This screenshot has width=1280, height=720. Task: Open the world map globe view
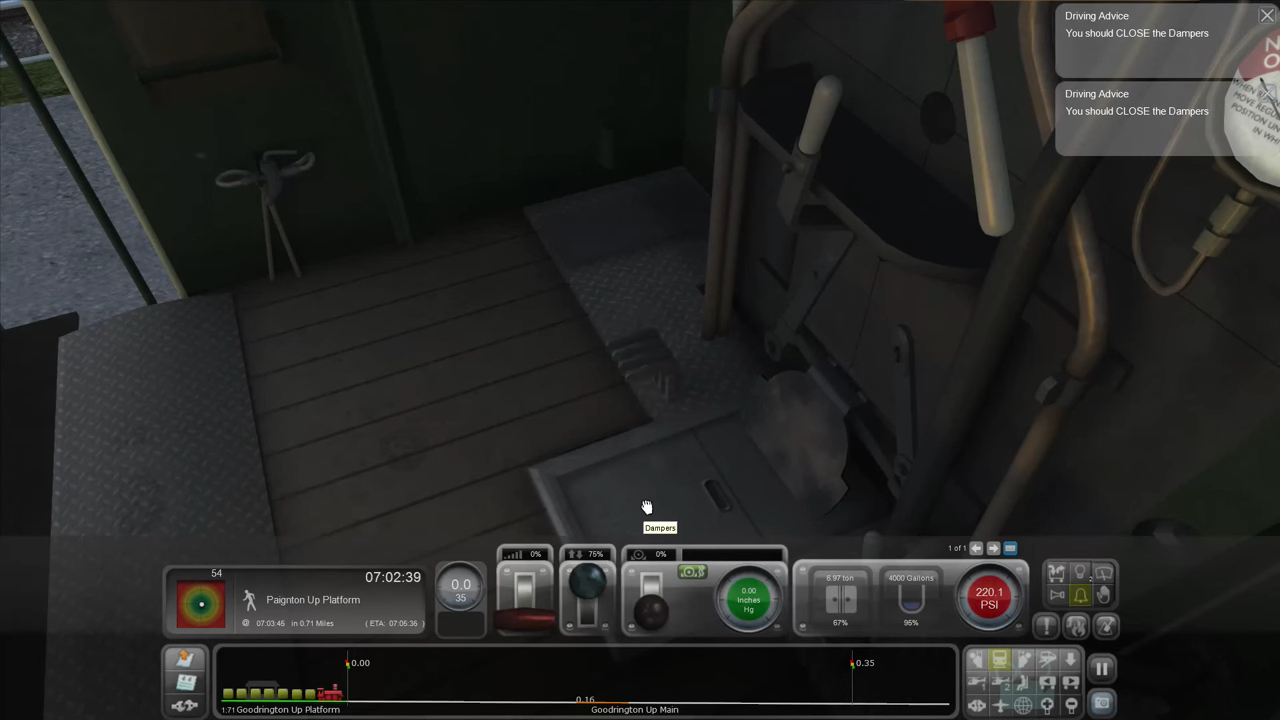pyautogui.click(x=1024, y=705)
